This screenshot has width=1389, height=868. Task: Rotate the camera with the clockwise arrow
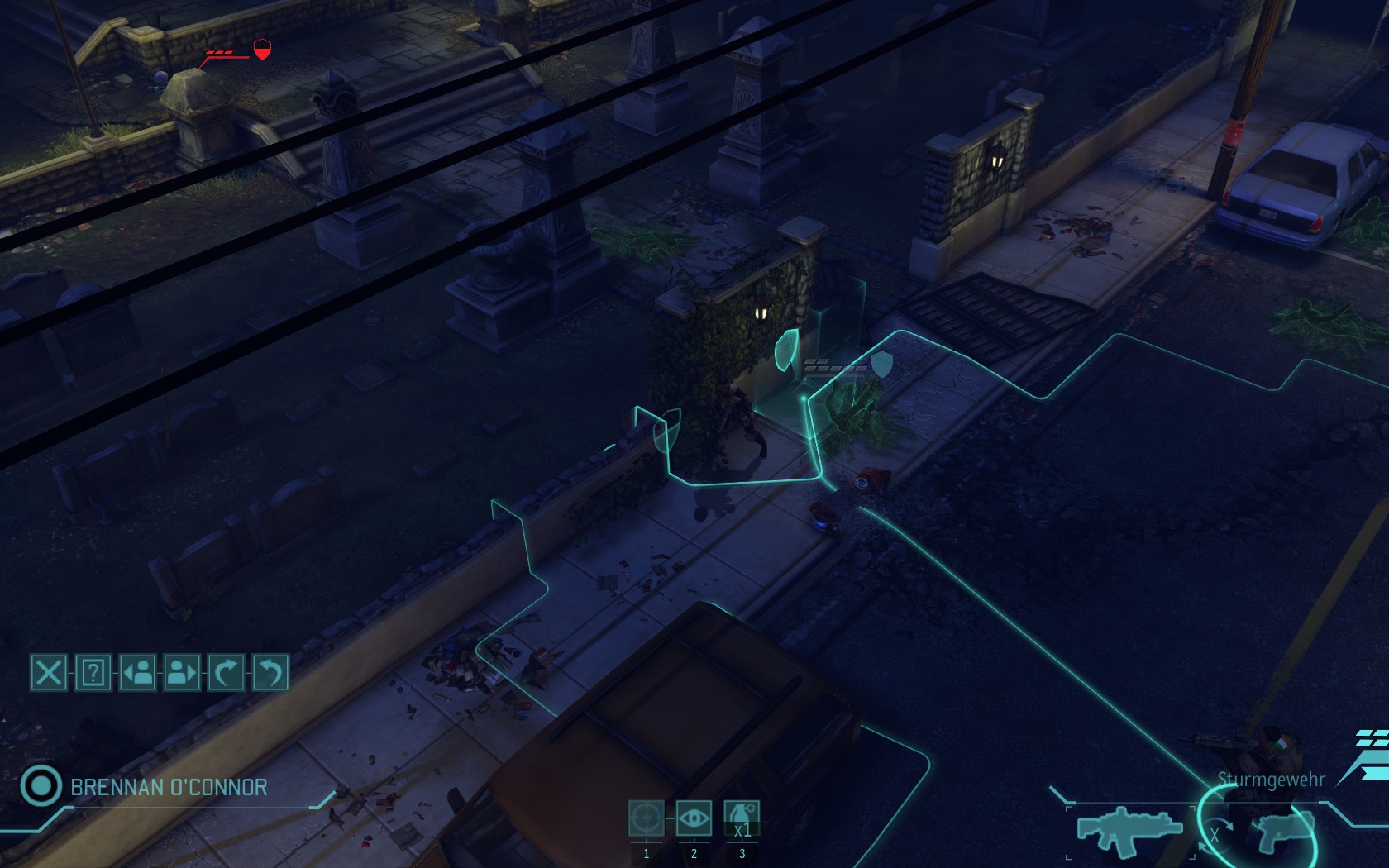(226, 672)
